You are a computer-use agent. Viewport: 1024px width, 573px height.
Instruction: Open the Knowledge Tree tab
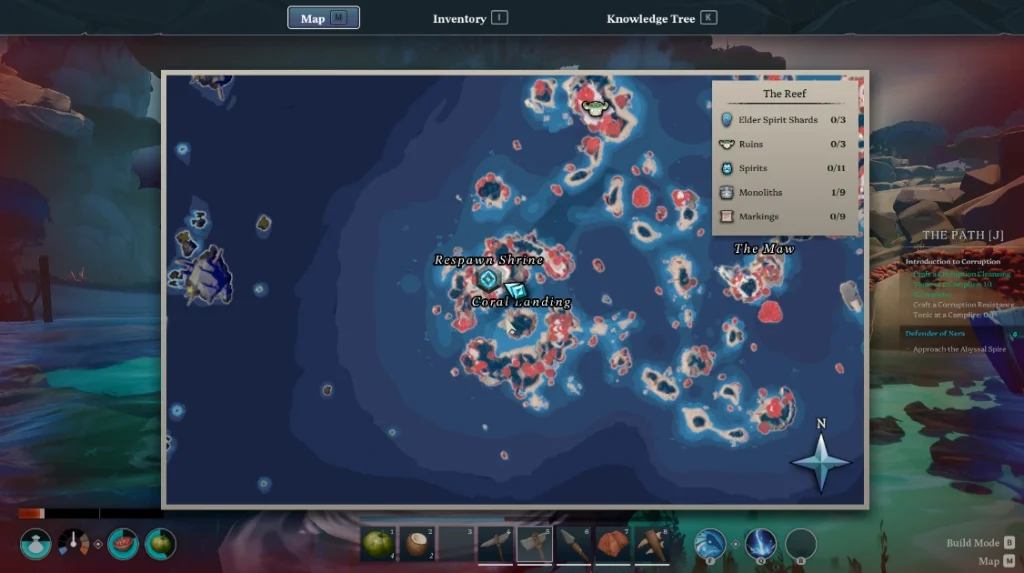click(x=661, y=18)
